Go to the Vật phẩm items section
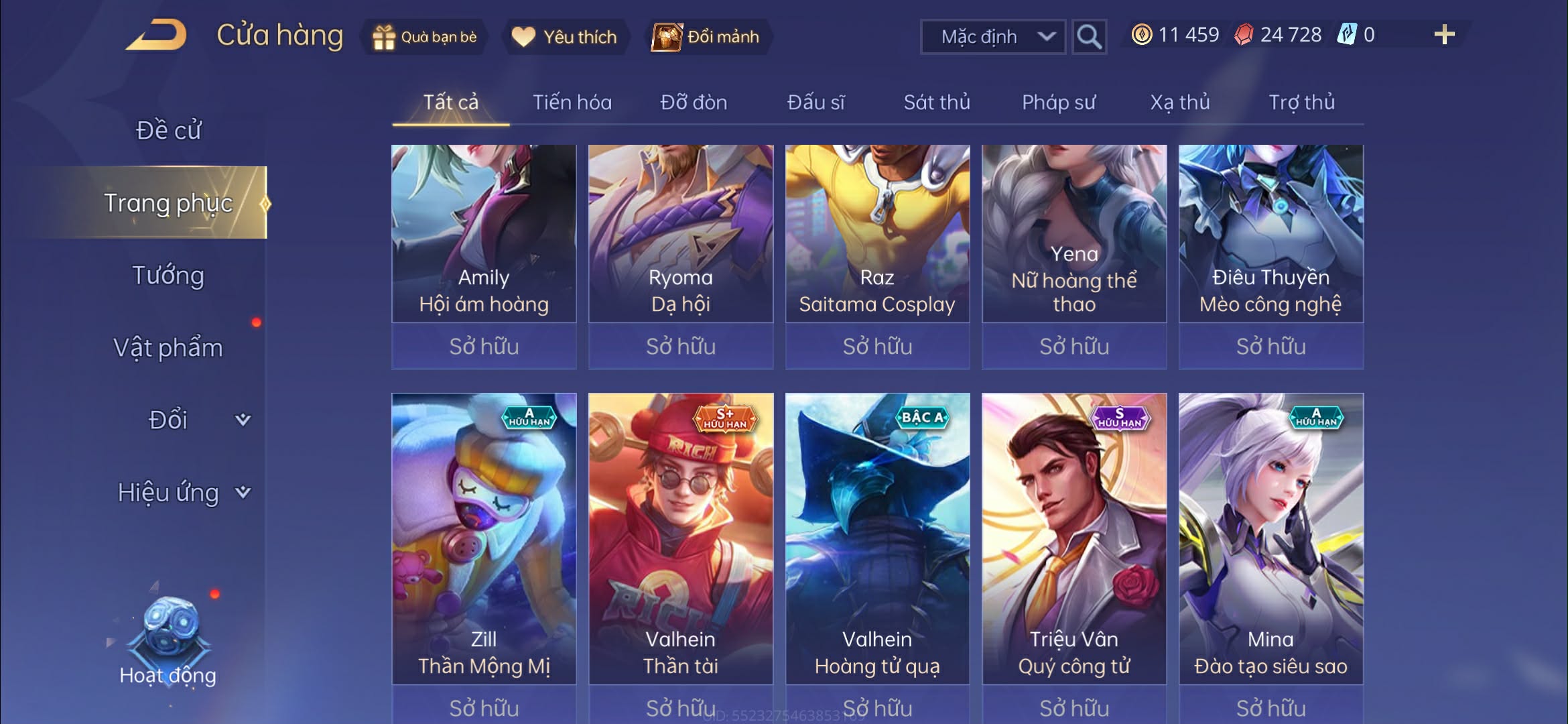 tap(168, 348)
